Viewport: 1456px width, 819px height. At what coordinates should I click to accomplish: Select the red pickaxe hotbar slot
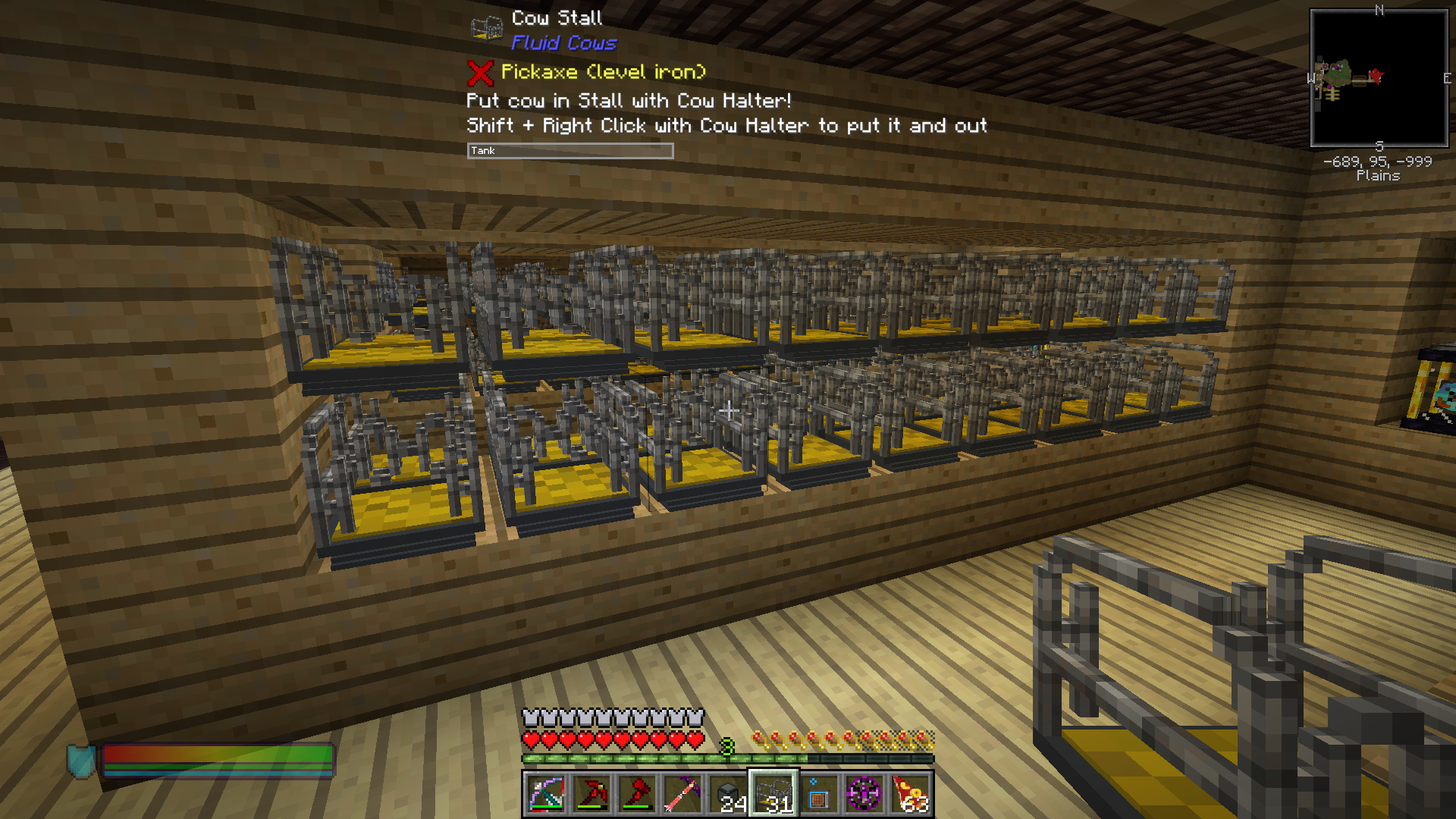(x=591, y=794)
